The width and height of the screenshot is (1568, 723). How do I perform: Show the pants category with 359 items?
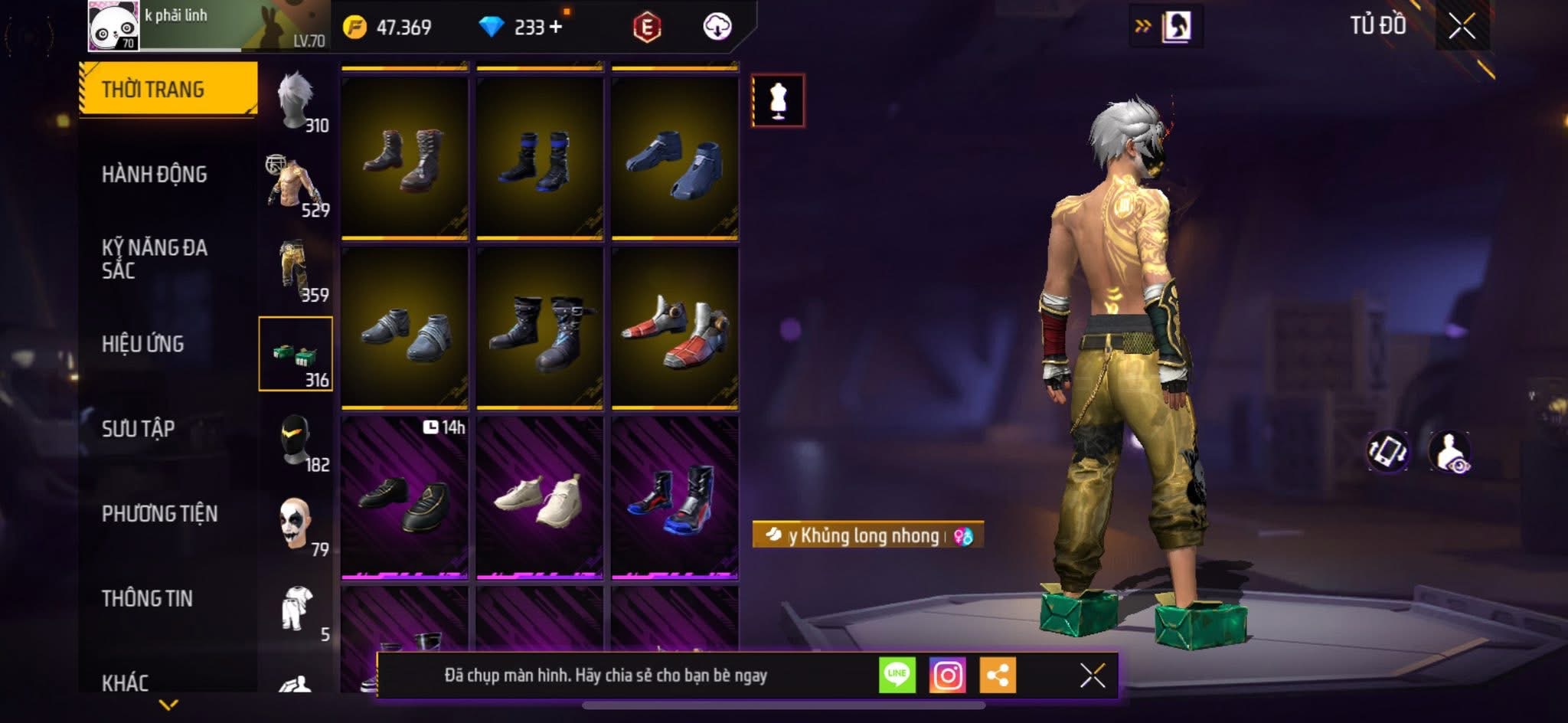pyautogui.click(x=297, y=270)
